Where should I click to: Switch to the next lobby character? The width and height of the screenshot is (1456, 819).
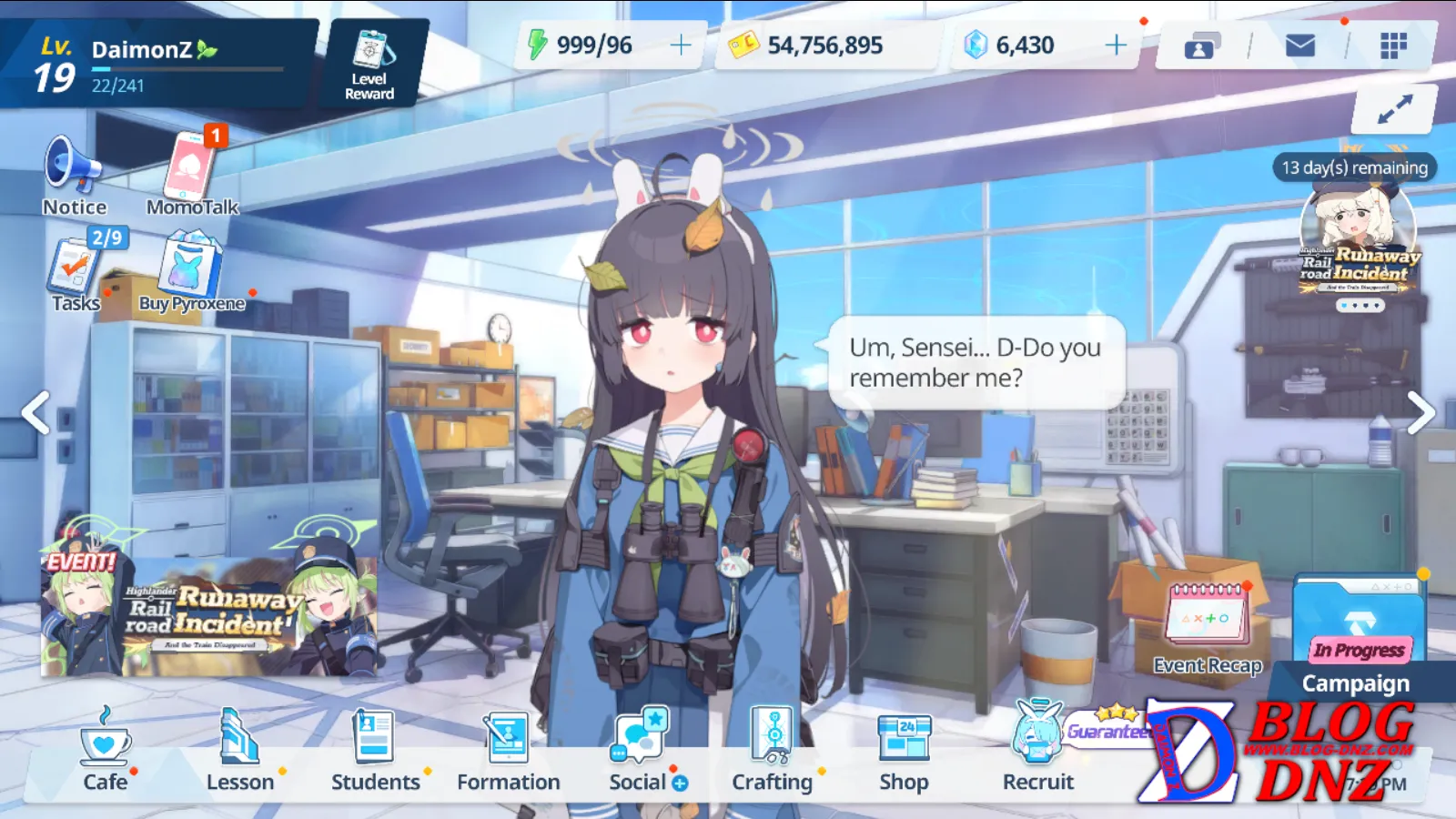[1420, 413]
